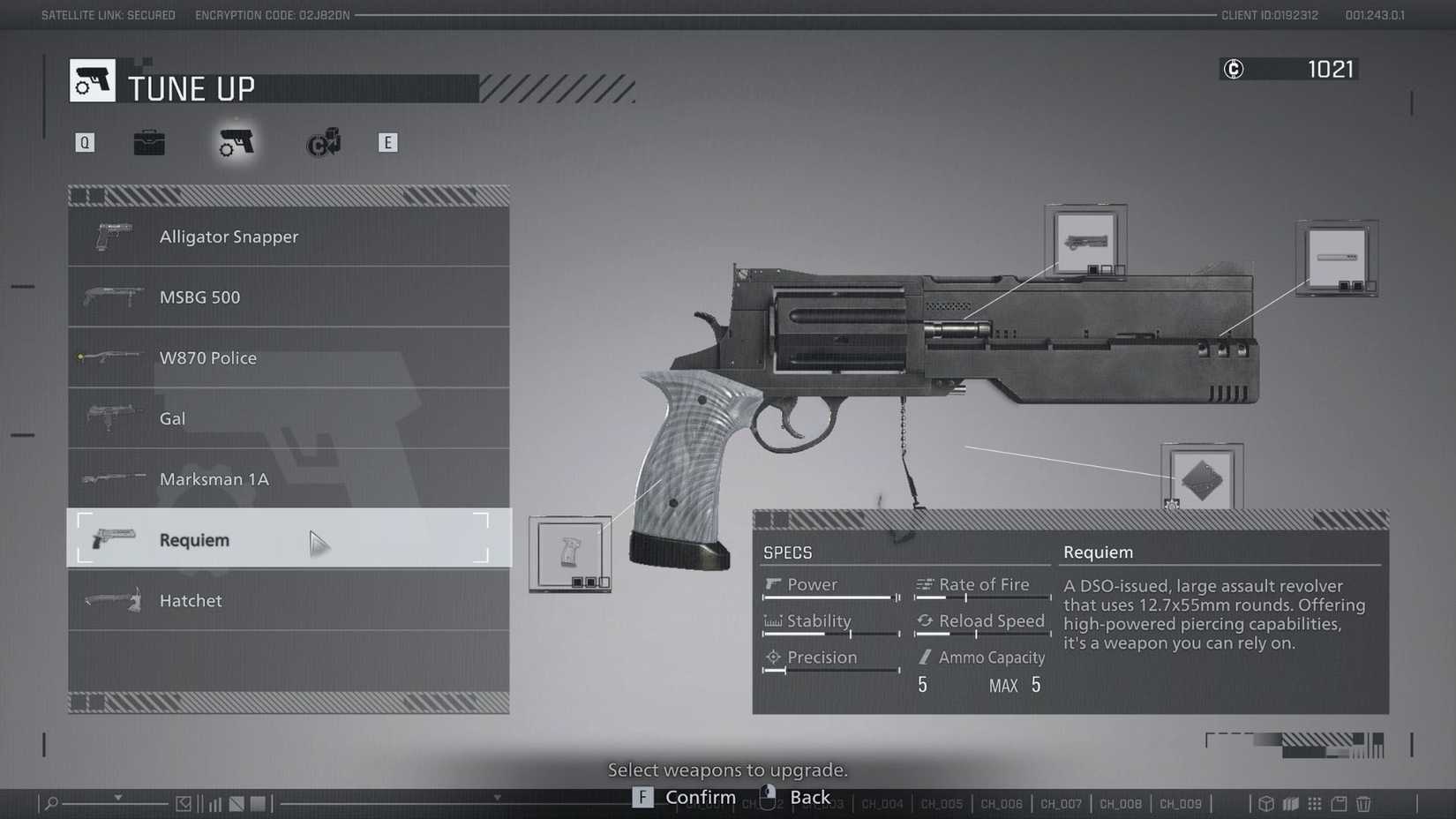Click the cube icon in the bottom bar
The width and height of the screenshot is (1456, 819).
coord(1266,804)
